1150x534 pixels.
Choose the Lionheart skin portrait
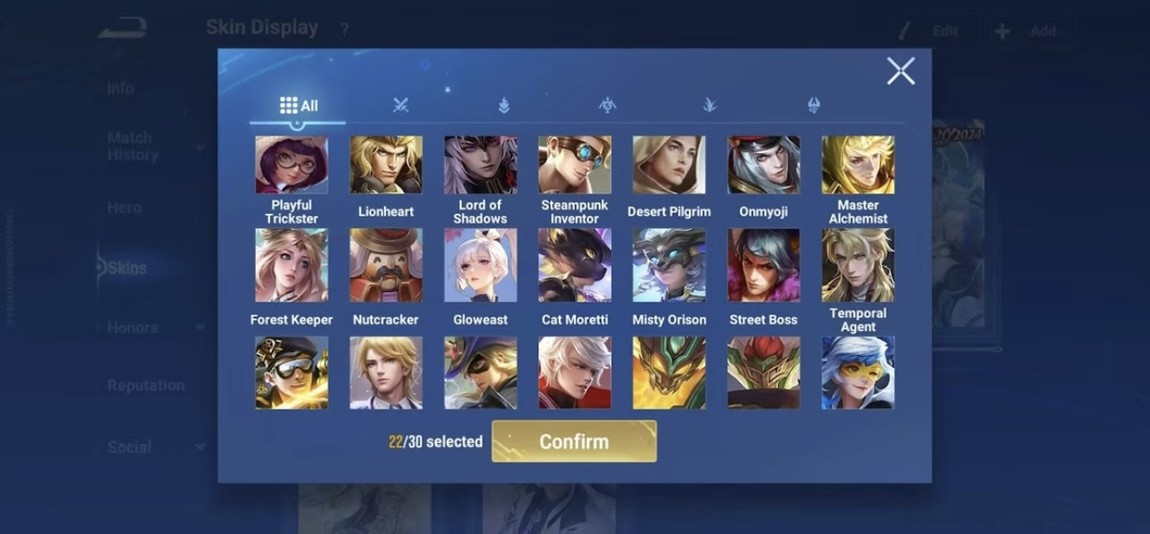[x=386, y=165]
